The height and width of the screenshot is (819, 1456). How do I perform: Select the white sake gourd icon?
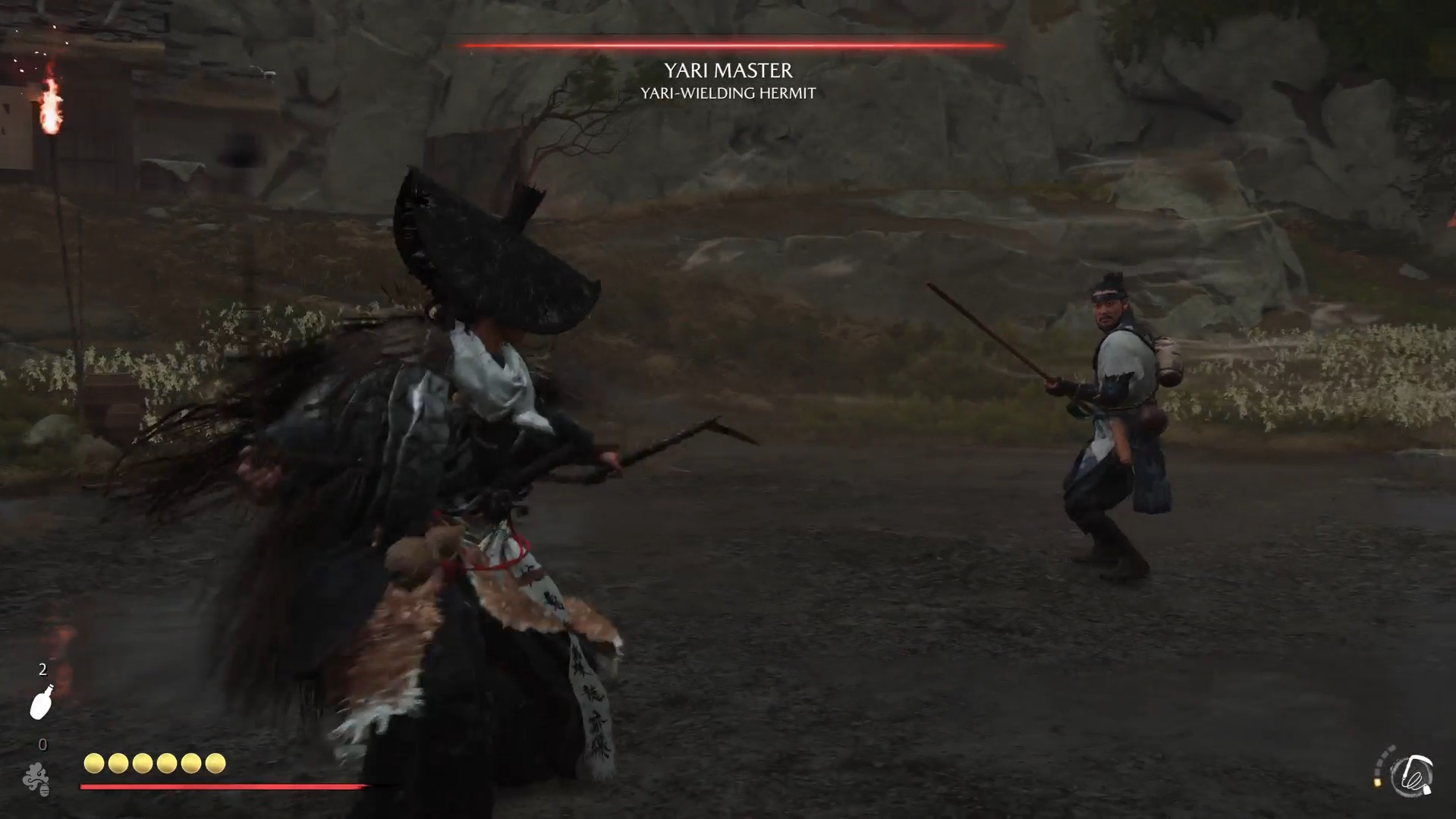41,702
